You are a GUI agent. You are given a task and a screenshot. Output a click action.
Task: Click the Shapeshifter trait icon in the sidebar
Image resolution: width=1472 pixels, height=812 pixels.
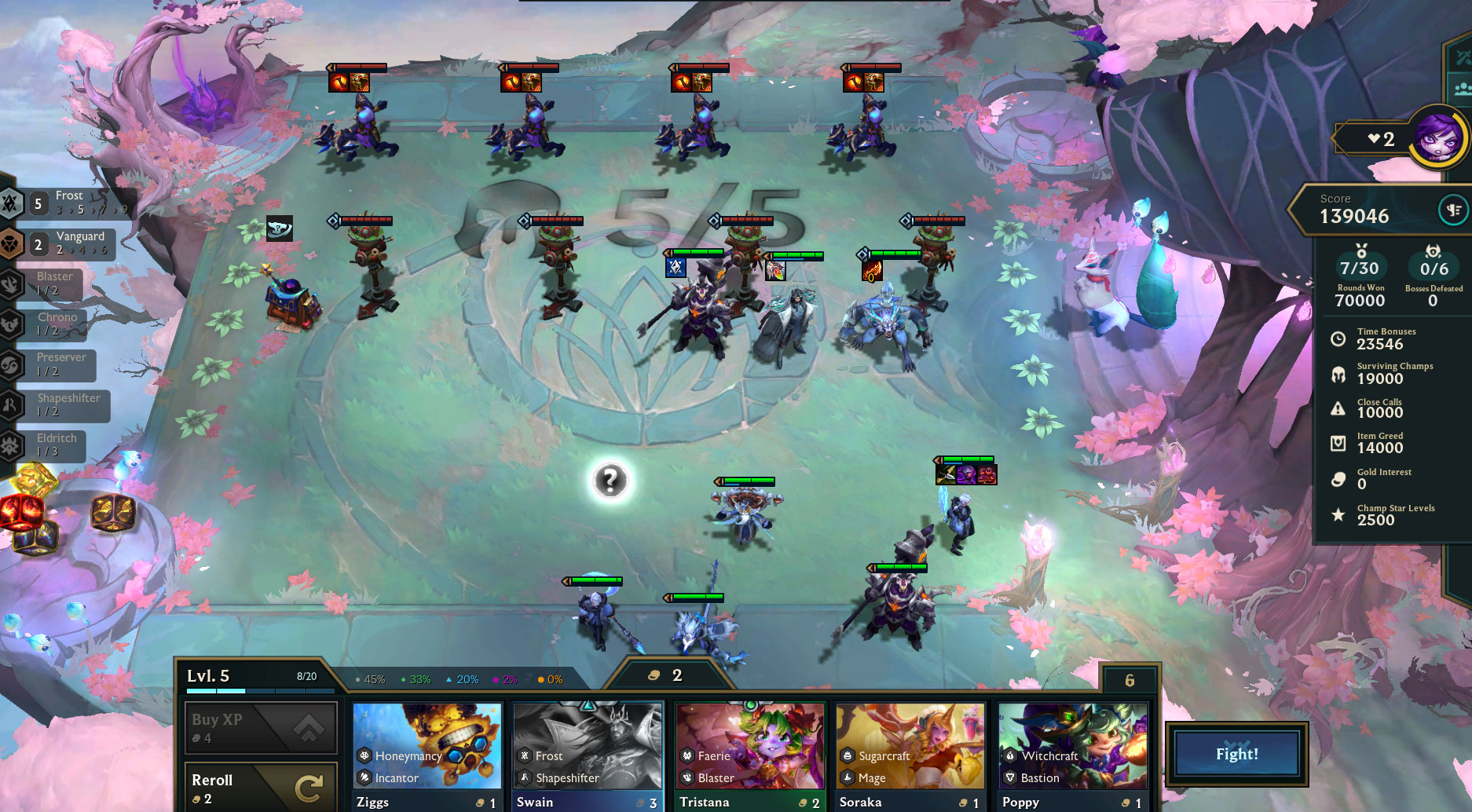12,405
